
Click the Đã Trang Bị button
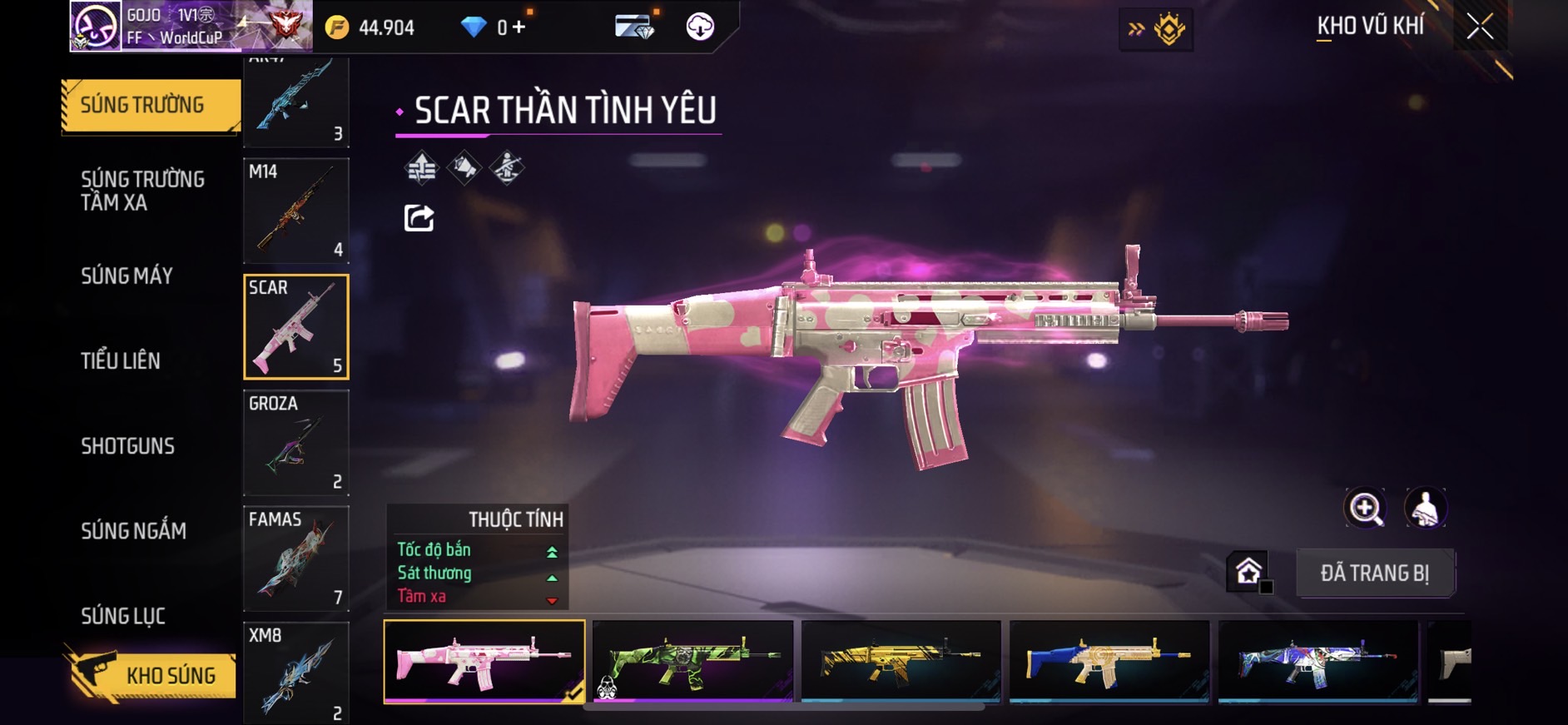[1375, 573]
